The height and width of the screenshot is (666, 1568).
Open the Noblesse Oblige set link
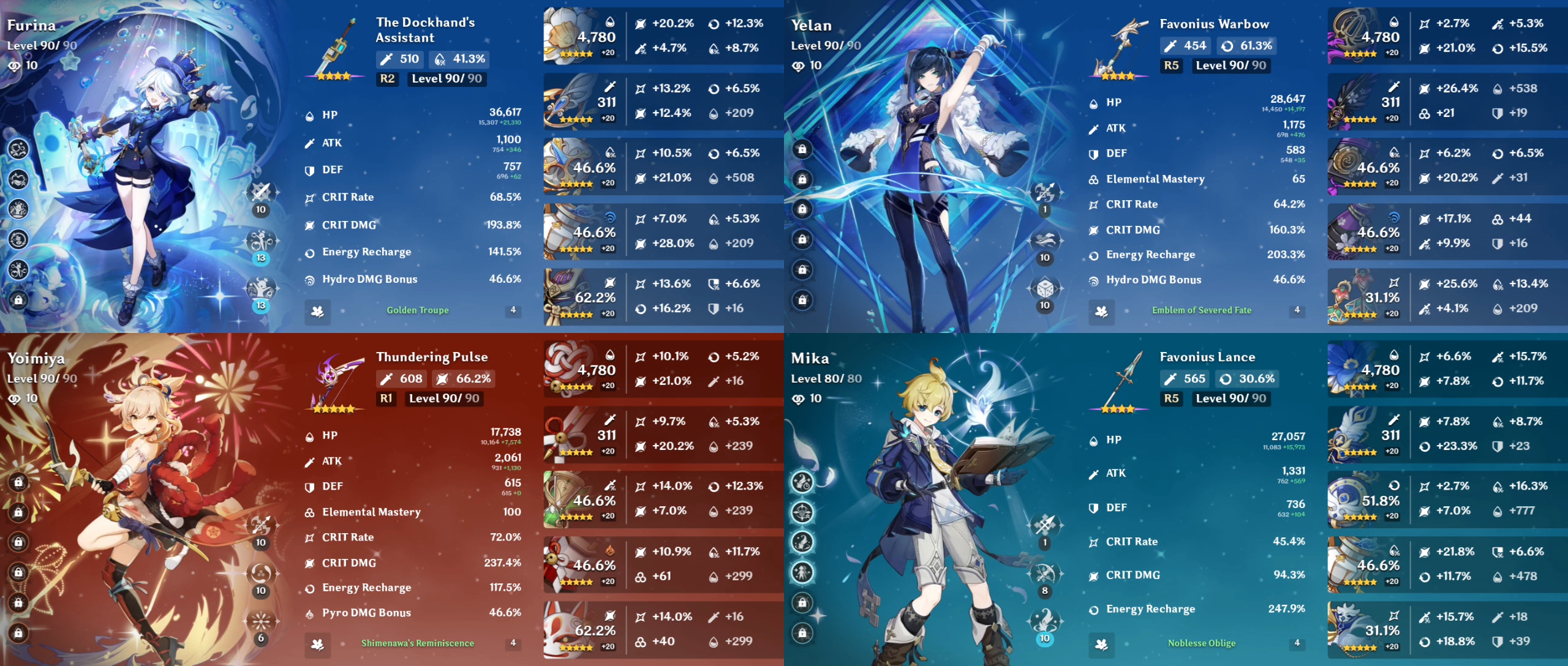1202,643
